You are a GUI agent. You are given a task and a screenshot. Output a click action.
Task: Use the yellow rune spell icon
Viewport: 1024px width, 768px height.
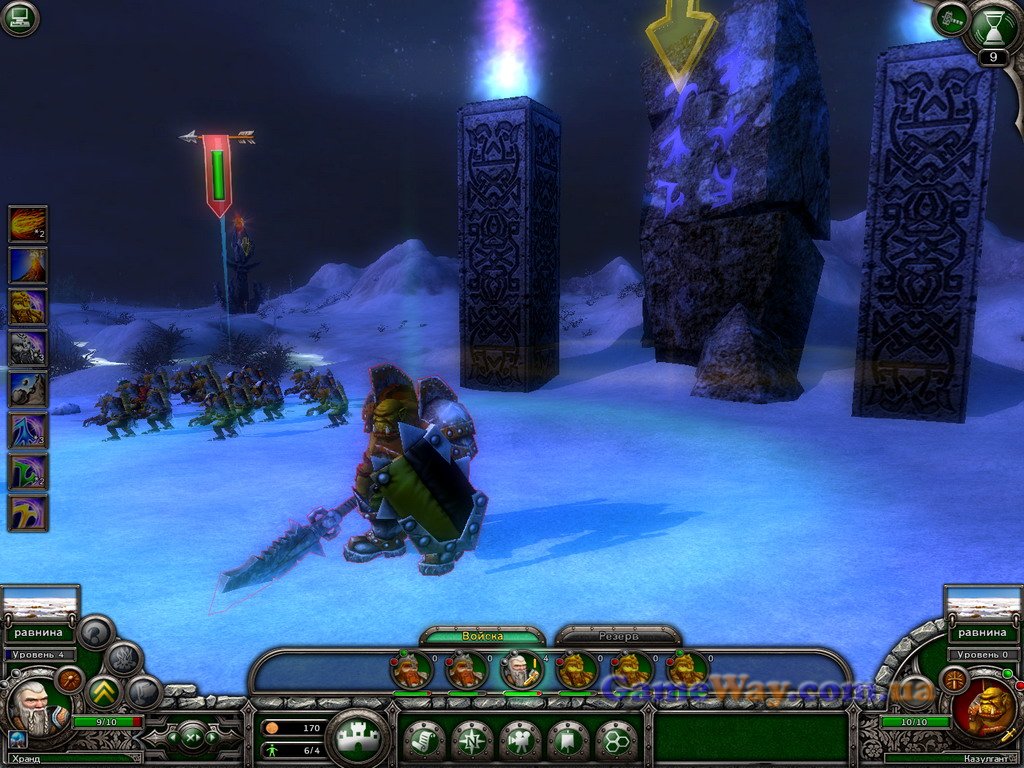28,512
